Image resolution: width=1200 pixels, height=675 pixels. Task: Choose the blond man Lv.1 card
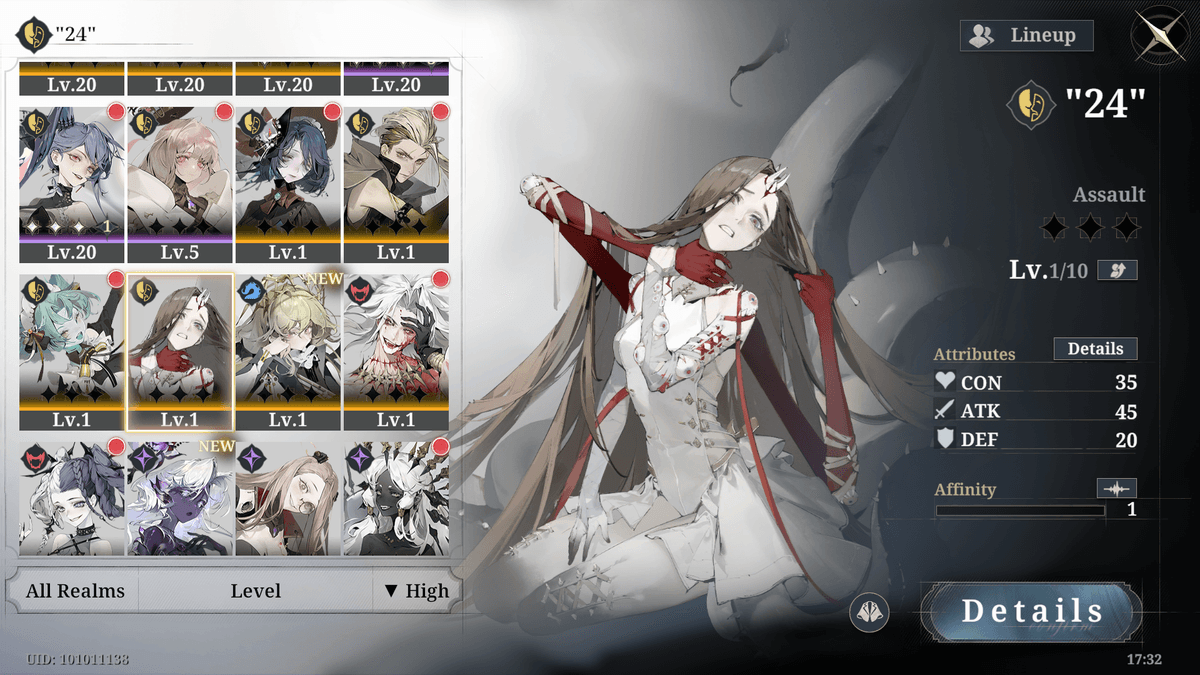(396, 182)
